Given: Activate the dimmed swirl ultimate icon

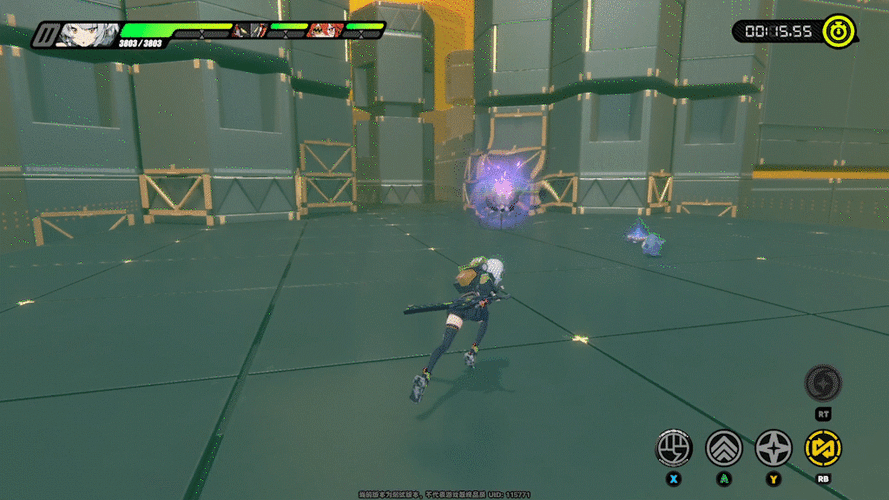Looking at the screenshot, I should tap(823, 383).
